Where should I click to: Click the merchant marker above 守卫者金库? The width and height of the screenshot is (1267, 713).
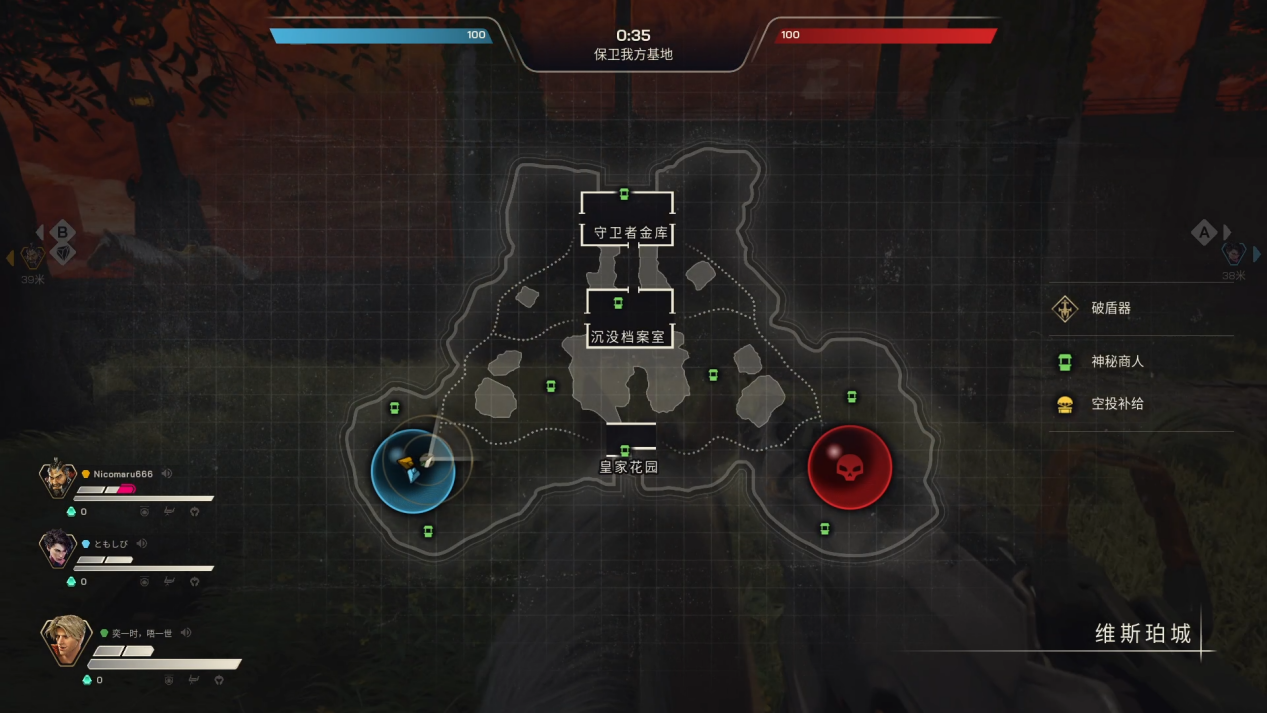[x=624, y=194]
